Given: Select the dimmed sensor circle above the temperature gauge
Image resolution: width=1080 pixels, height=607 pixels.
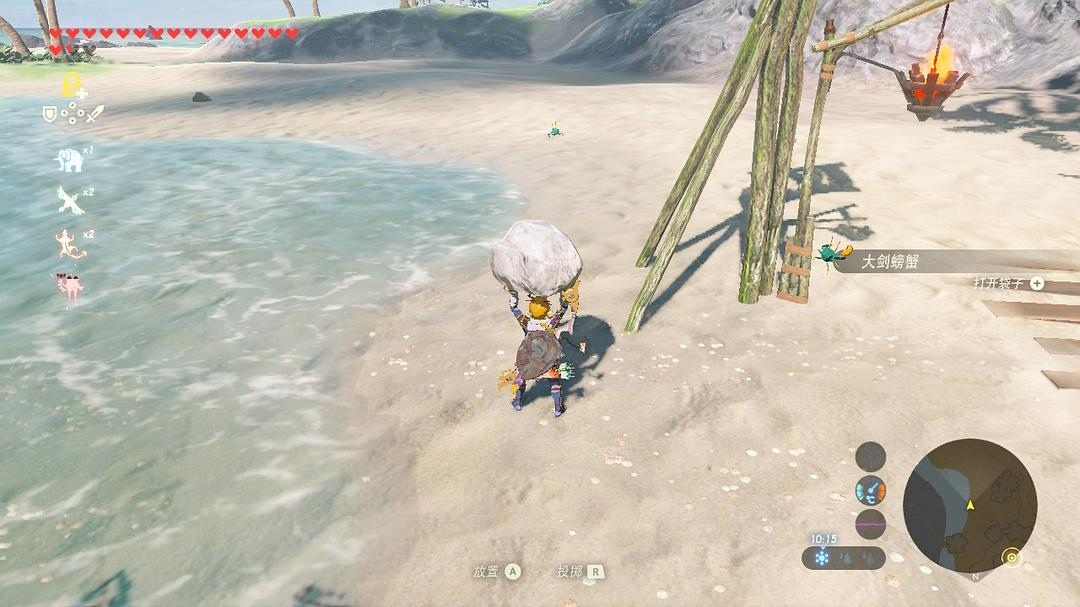Looking at the screenshot, I should [870, 457].
